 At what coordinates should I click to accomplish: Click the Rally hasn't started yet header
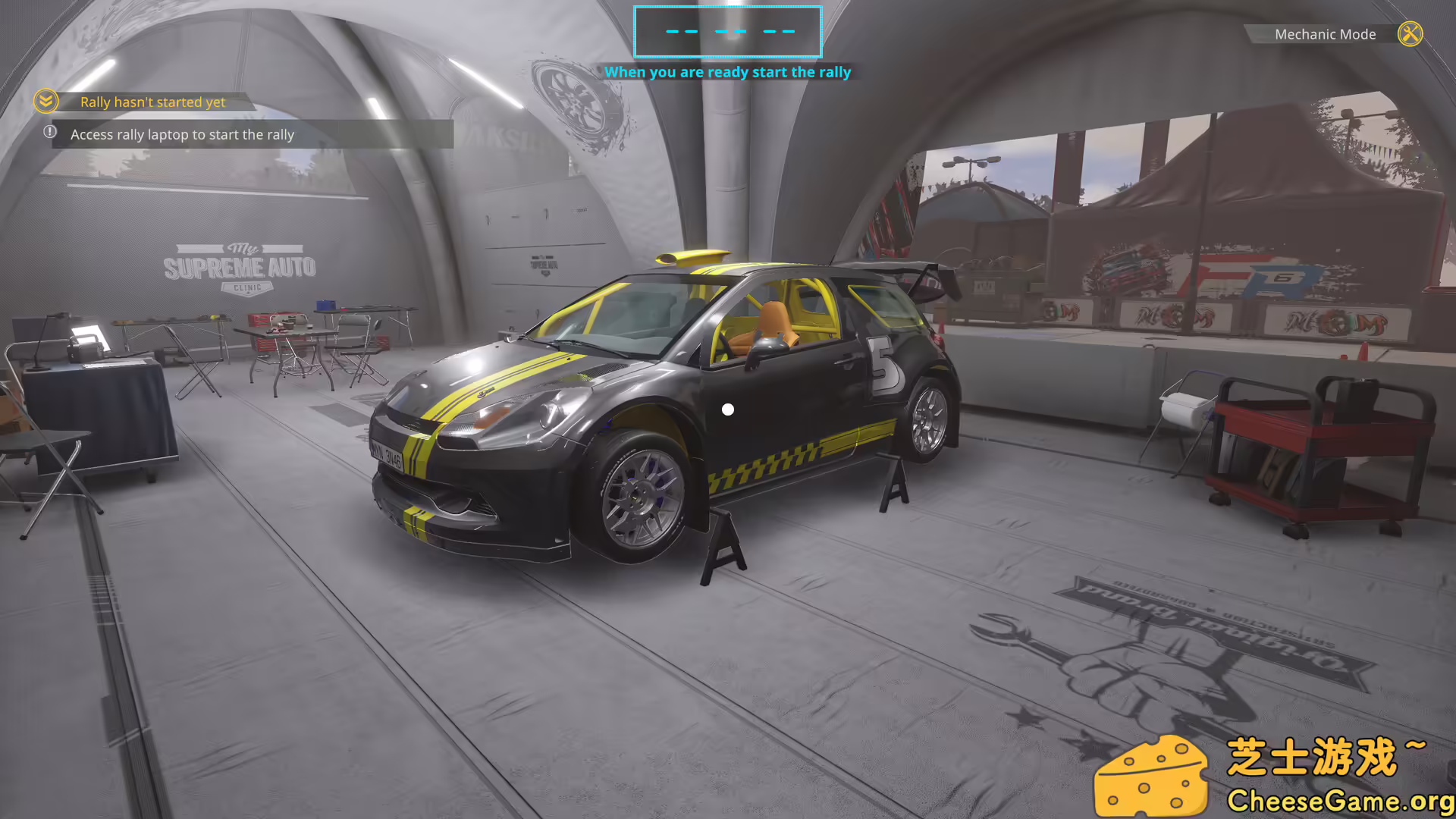[152, 102]
